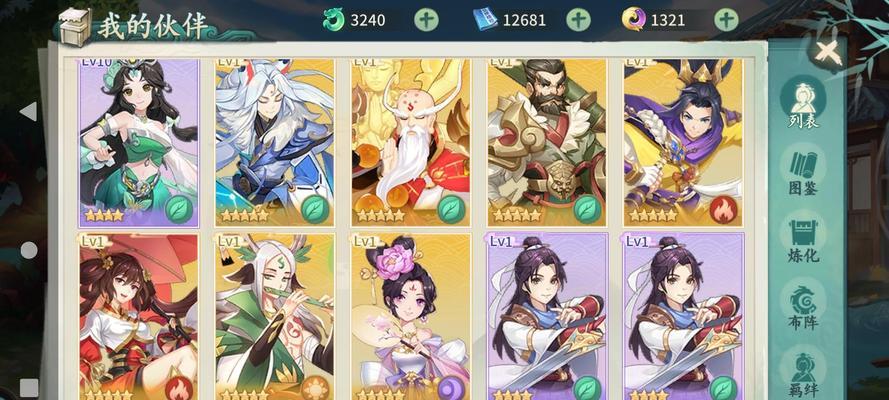Viewport: 889px width, 400px height.
Task: Switch to the 列表 list tab
Action: 803,104
